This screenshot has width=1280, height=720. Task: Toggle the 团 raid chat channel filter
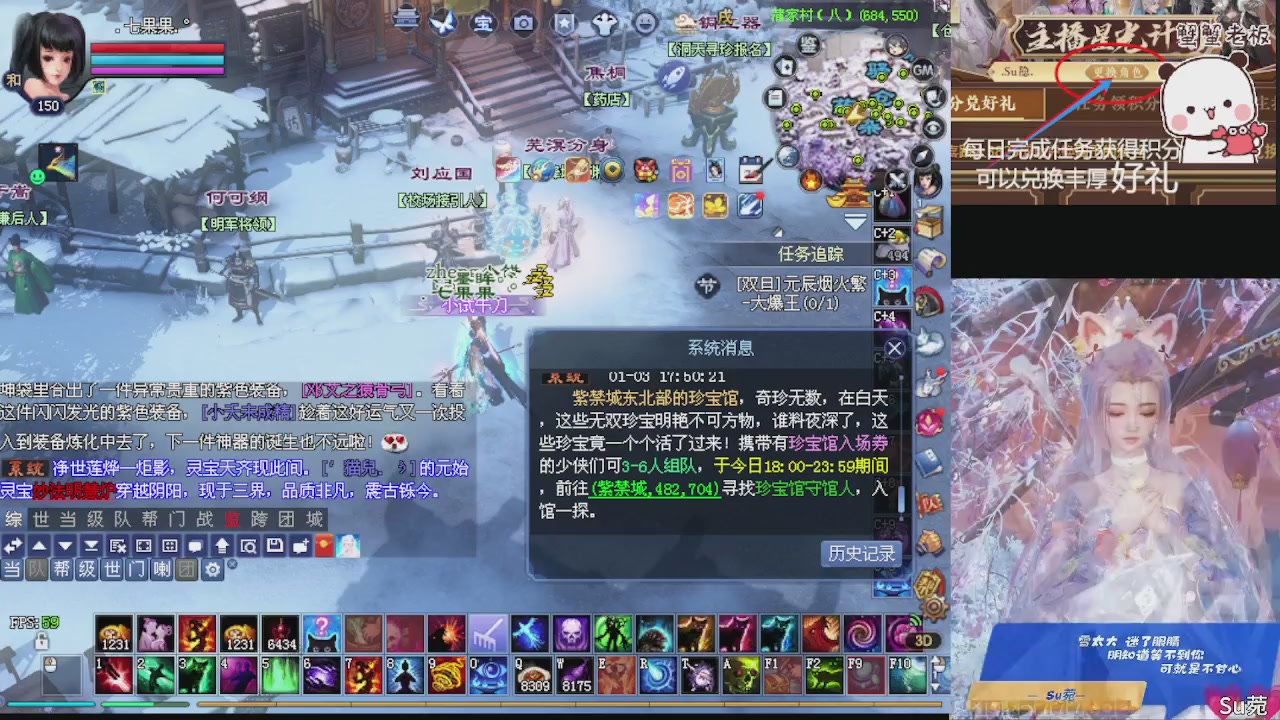click(187, 568)
